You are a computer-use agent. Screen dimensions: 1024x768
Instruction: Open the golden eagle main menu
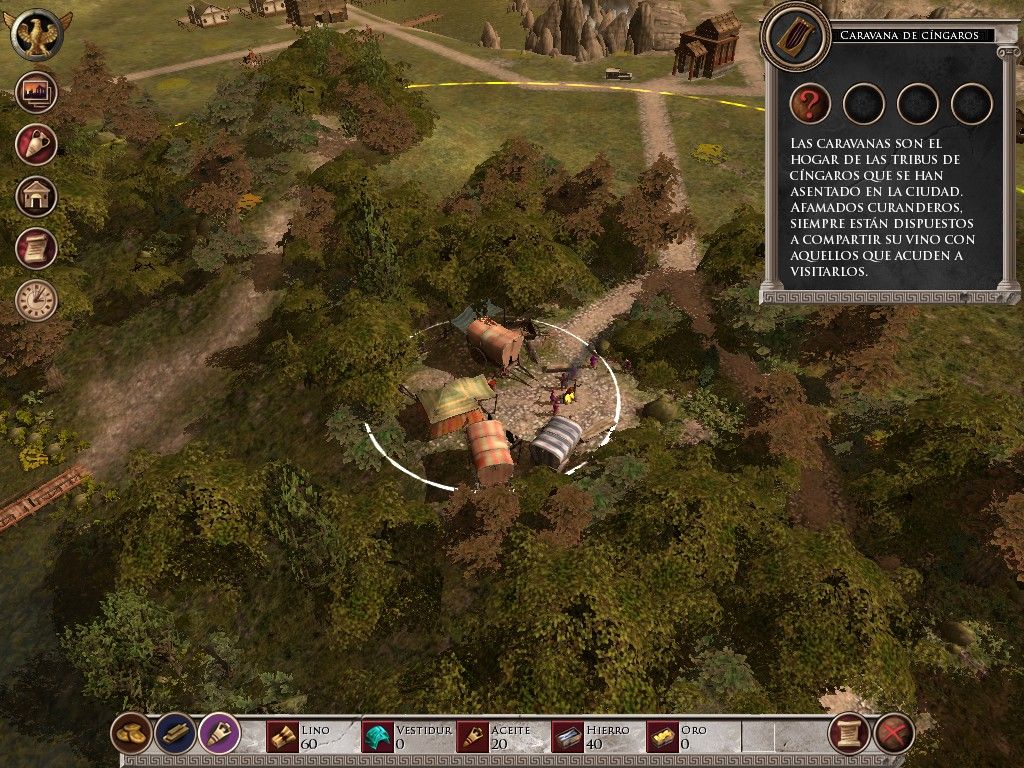coord(36,35)
